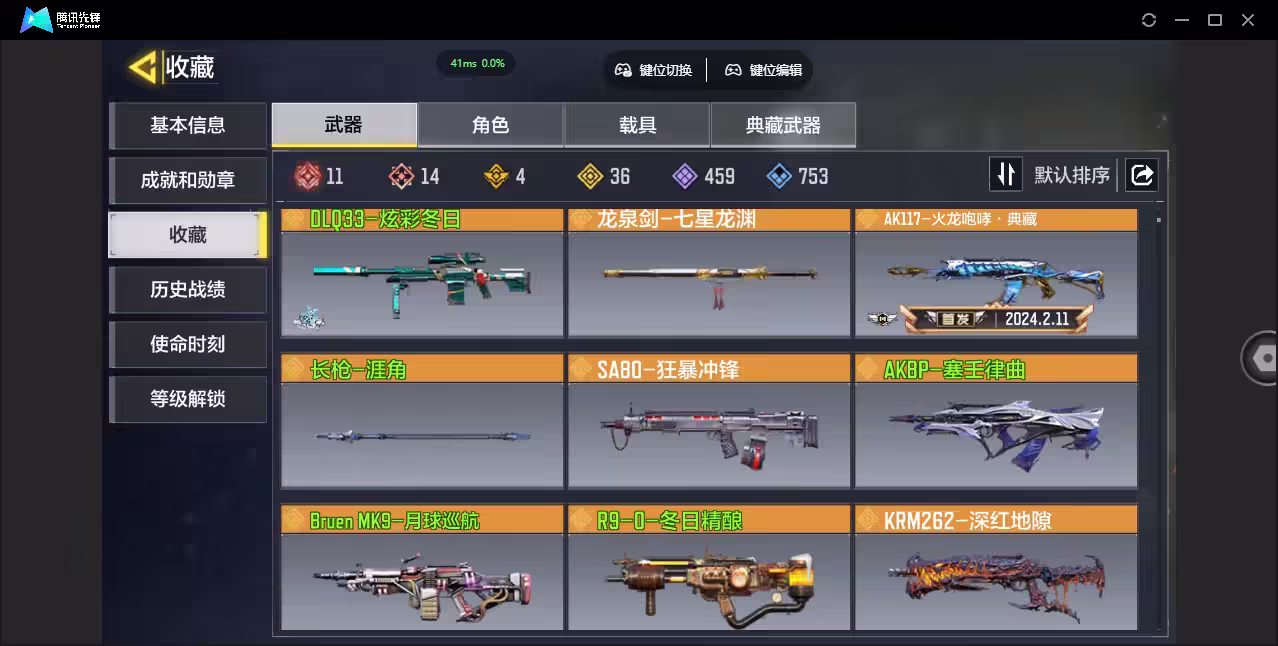Select the 收藏 side menu entry
This screenshot has width=1278, height=646.
188,235
